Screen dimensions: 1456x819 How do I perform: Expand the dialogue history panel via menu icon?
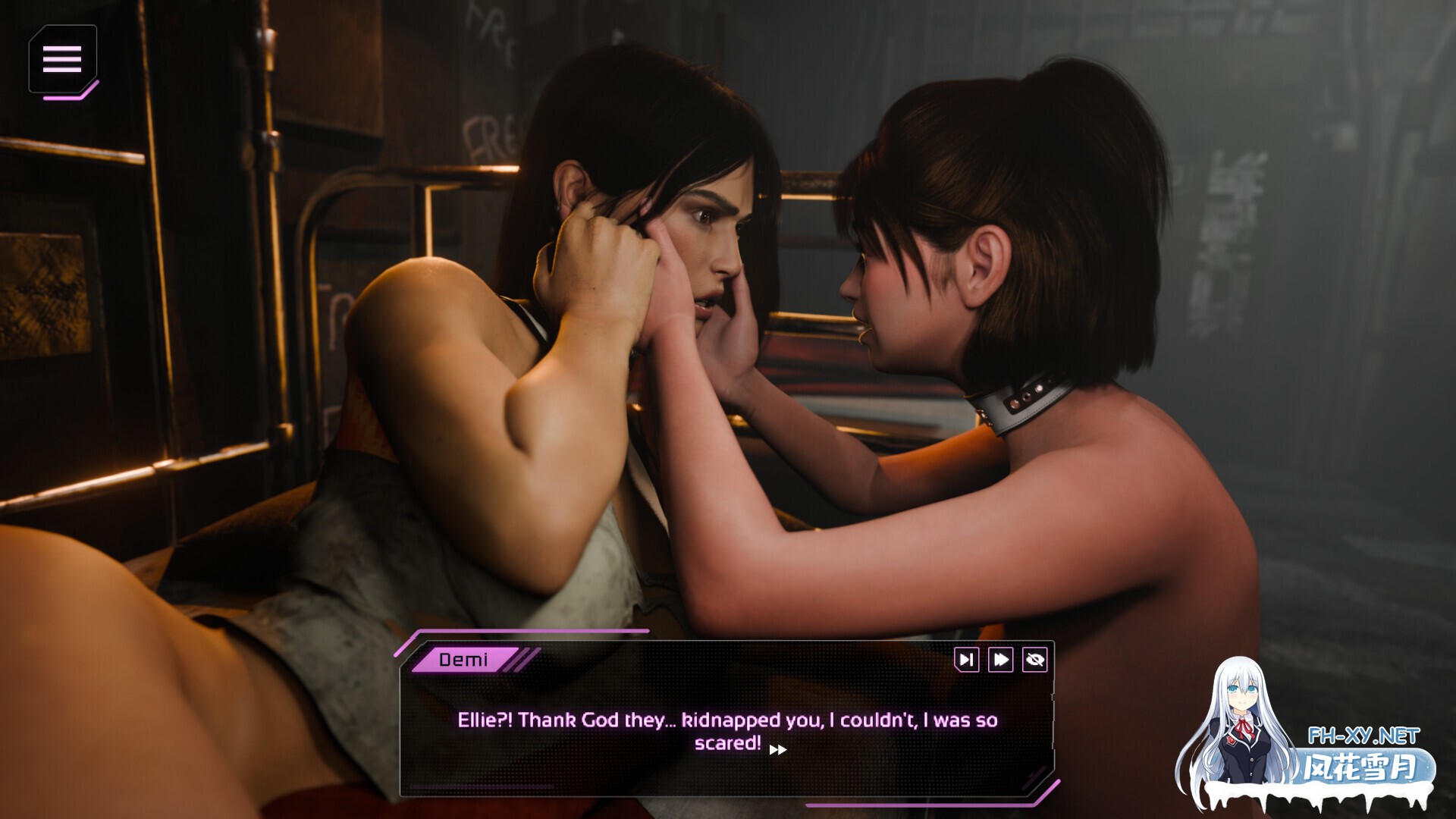pos(64,60)
